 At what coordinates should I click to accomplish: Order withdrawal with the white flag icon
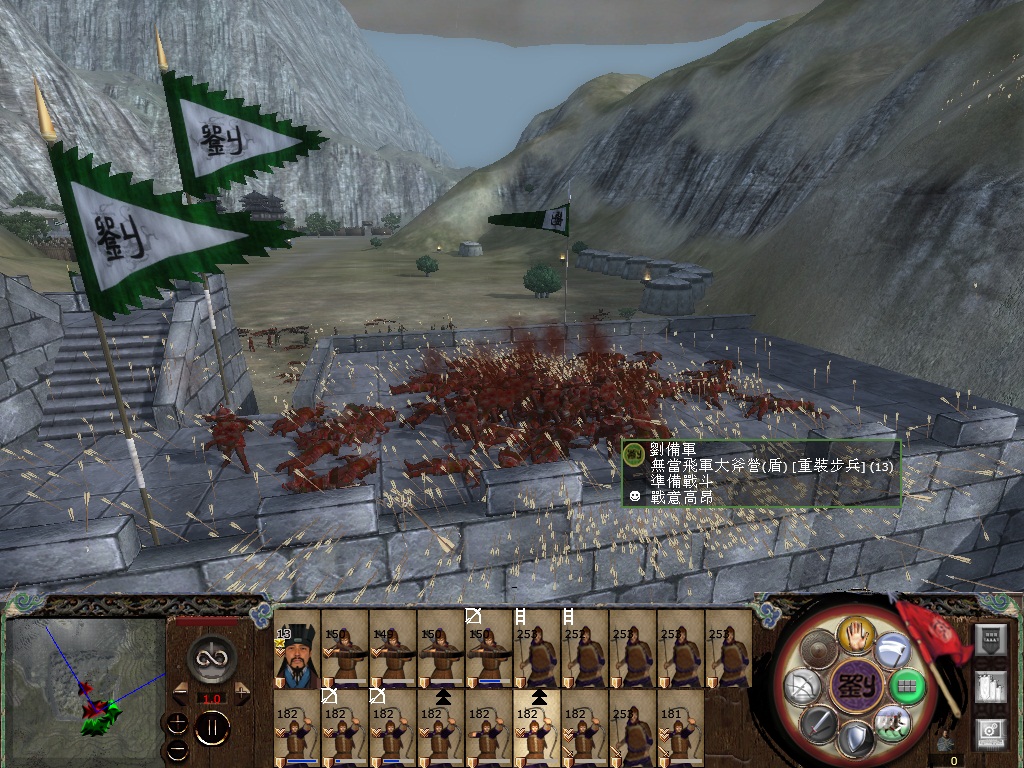pos(892,651)
